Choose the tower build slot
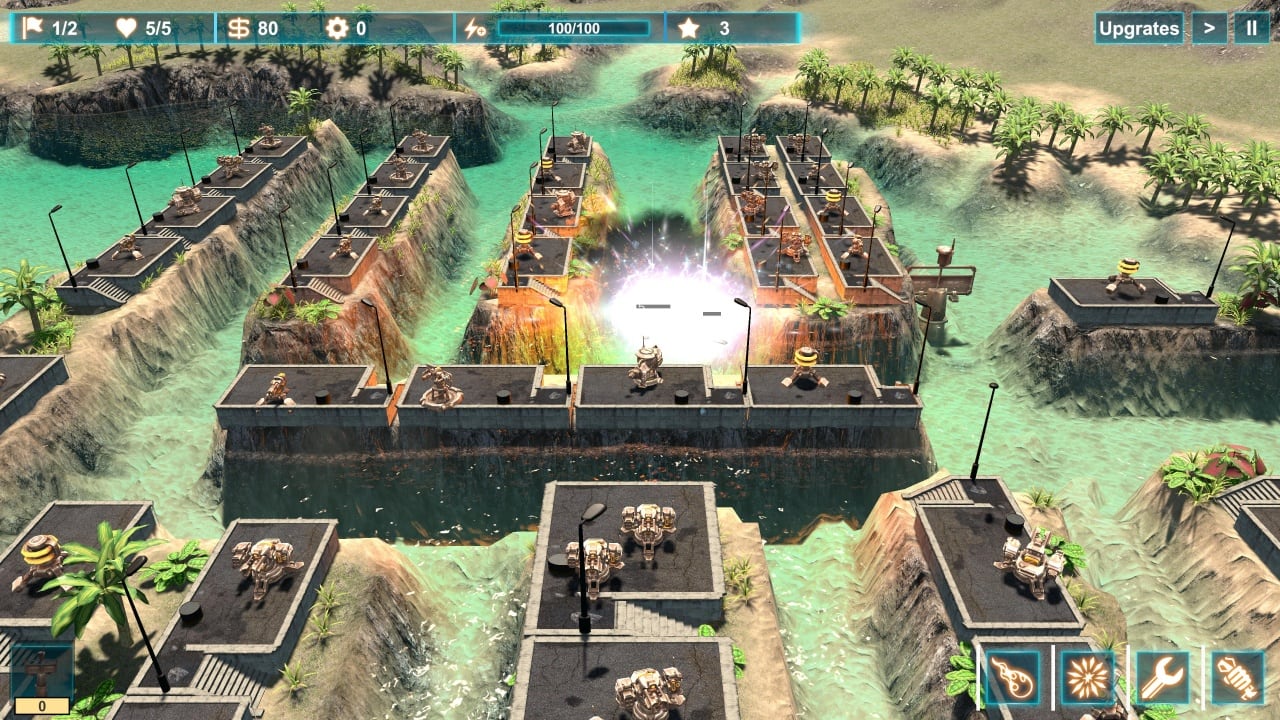Image resolution: width=1280 pixels, height=720 pixels. [x=42, y=672]
